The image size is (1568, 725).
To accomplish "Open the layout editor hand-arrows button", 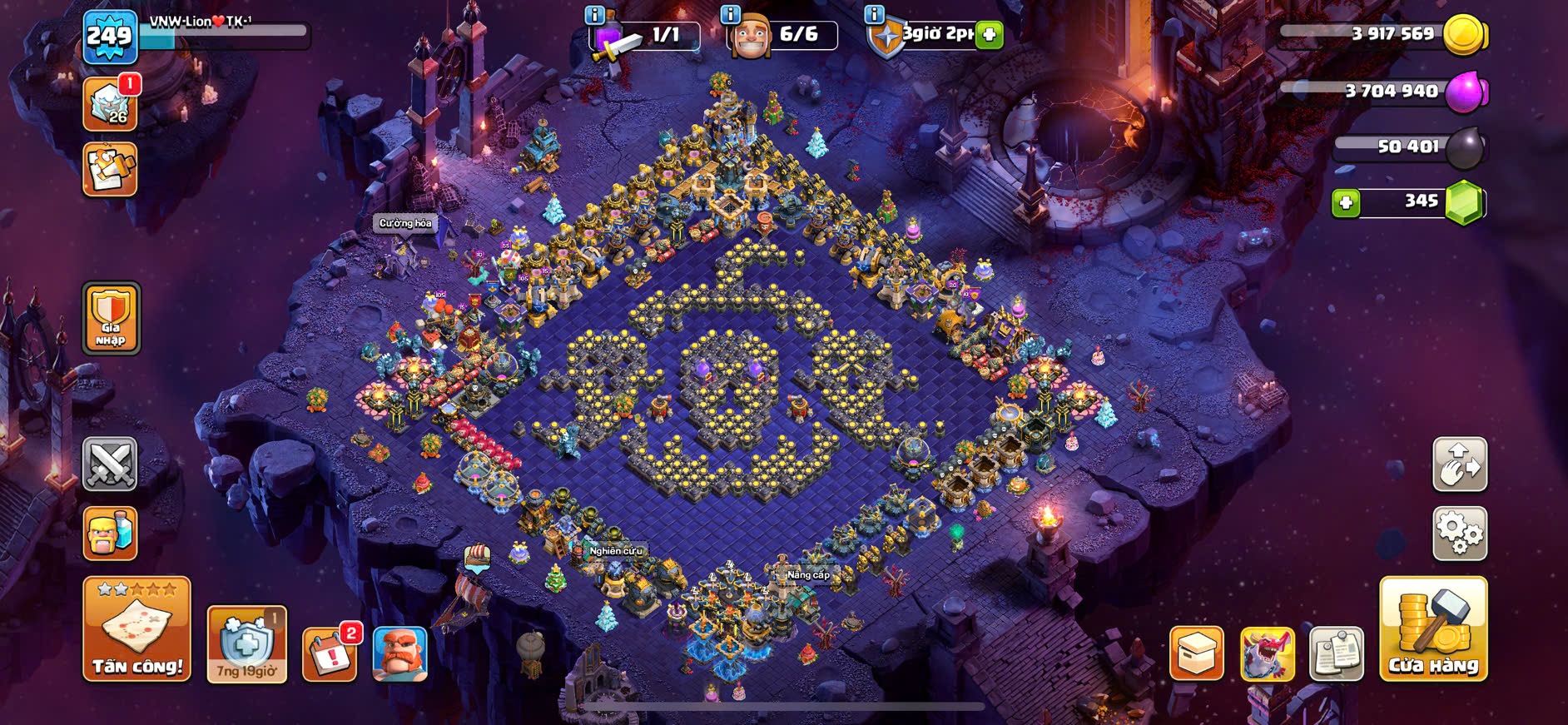I will coord(1459,464).
